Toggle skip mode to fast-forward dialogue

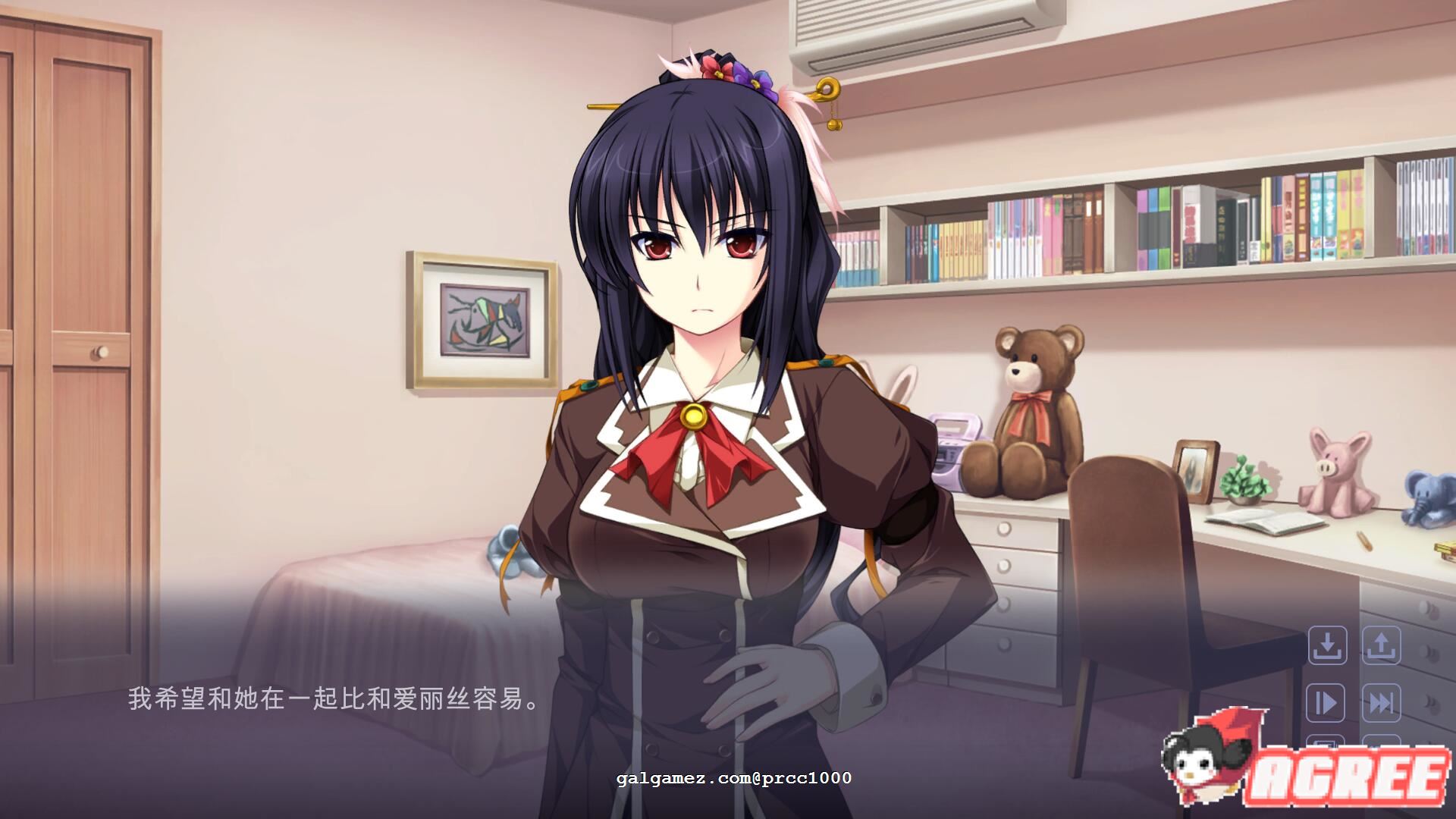point(1381,703)
